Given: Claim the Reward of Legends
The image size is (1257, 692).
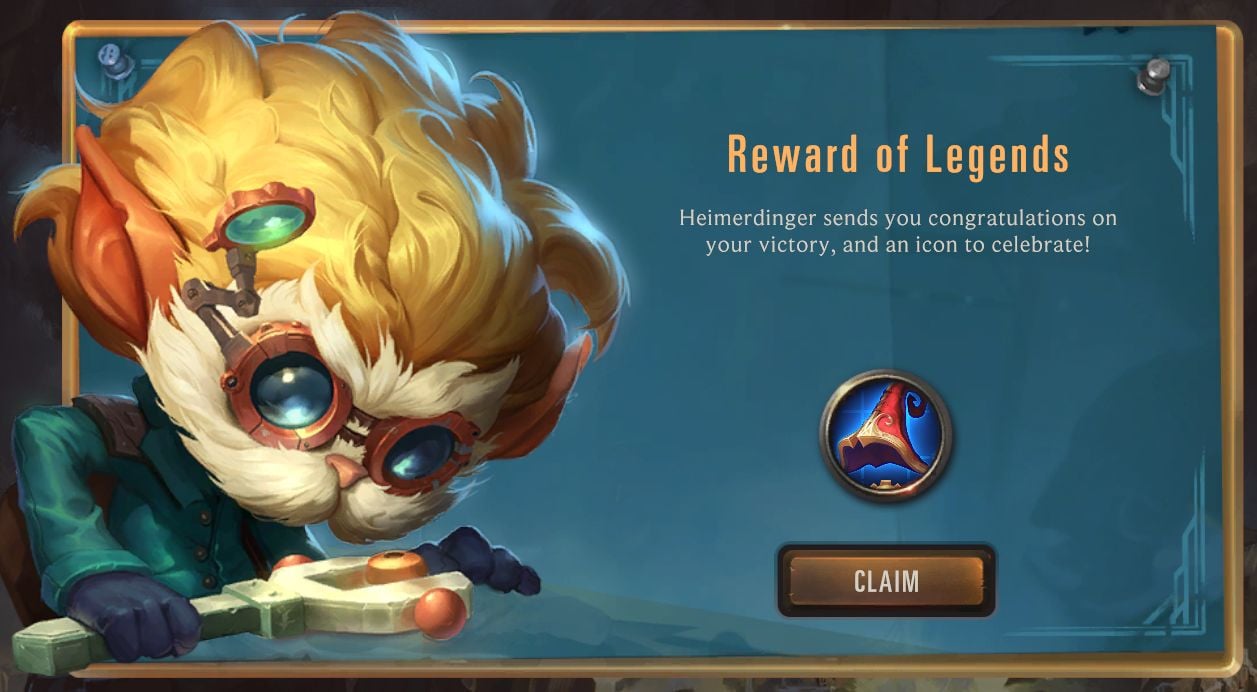Looking at the screenshot, I should click(x=886, y=581).
